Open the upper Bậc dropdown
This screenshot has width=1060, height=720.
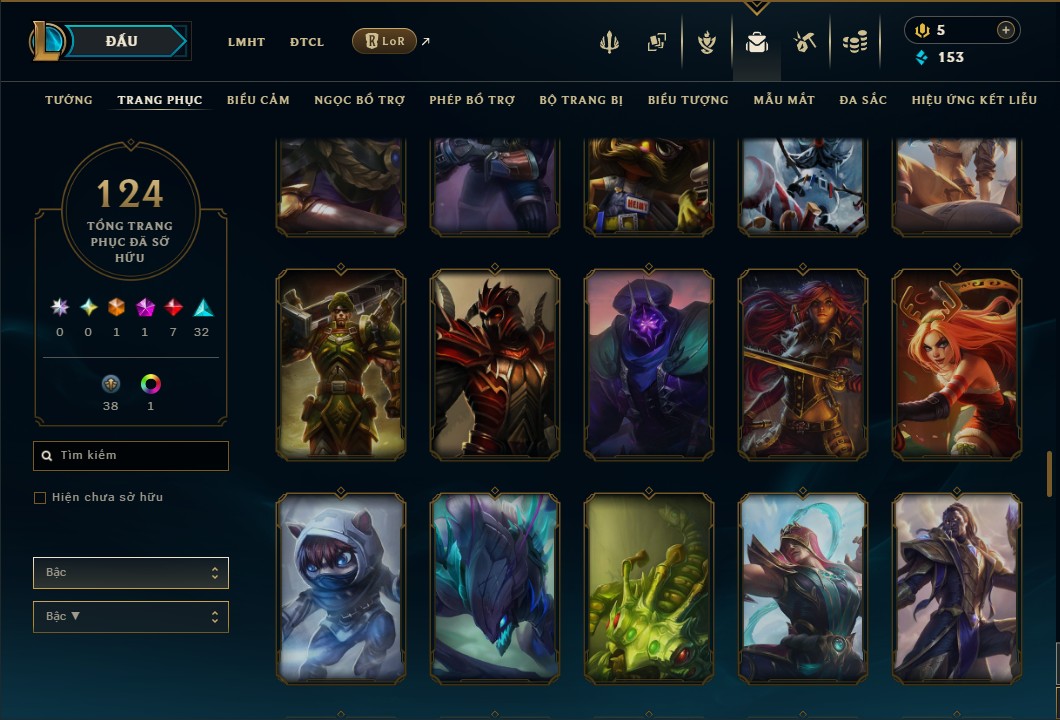[131, 573]
